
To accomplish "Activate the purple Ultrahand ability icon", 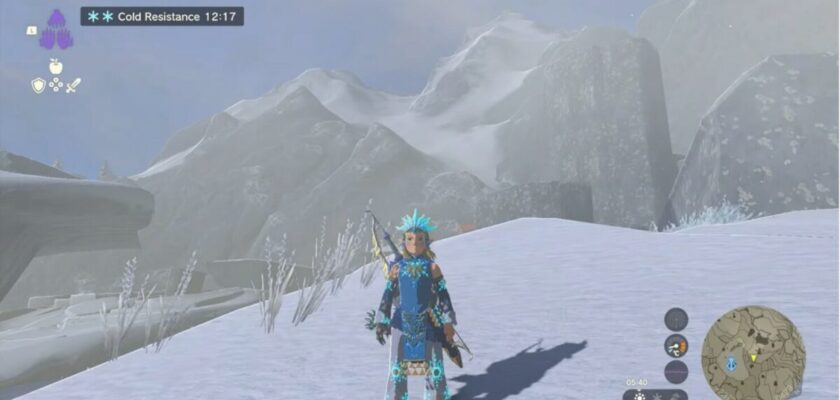I will click(57, 29).
